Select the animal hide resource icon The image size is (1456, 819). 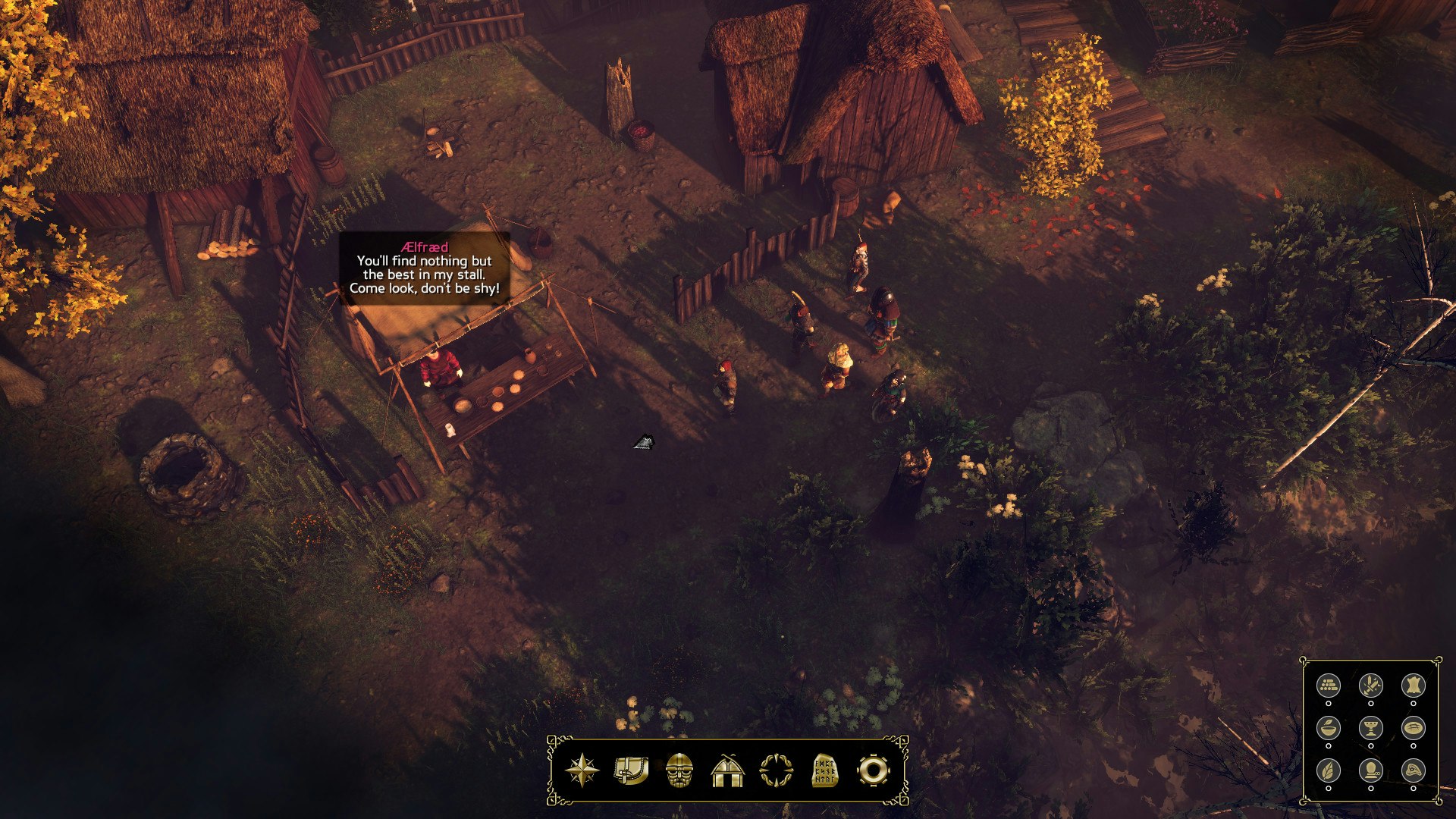coord(1414,685)
